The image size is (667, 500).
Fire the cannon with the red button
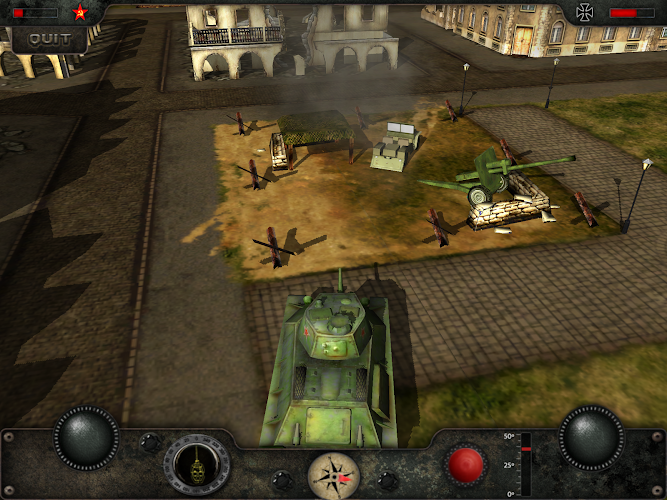click(x=466, y=465)
